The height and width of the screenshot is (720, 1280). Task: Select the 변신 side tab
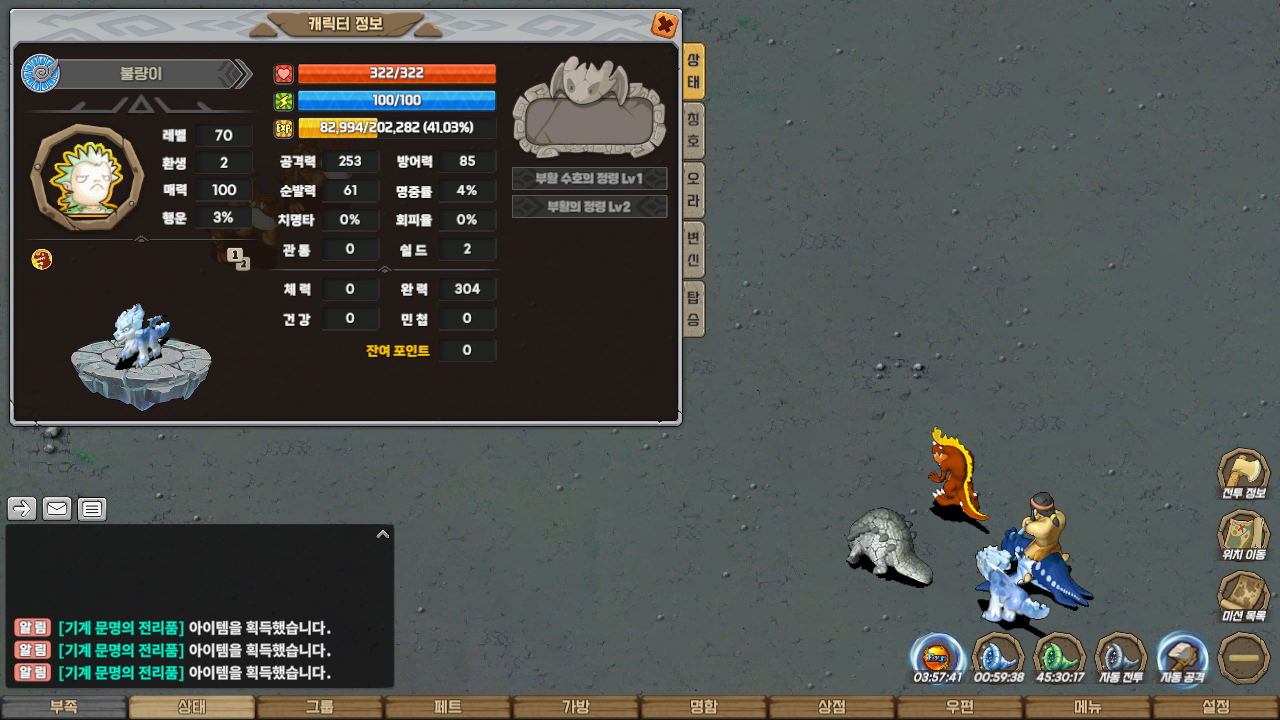693,250
